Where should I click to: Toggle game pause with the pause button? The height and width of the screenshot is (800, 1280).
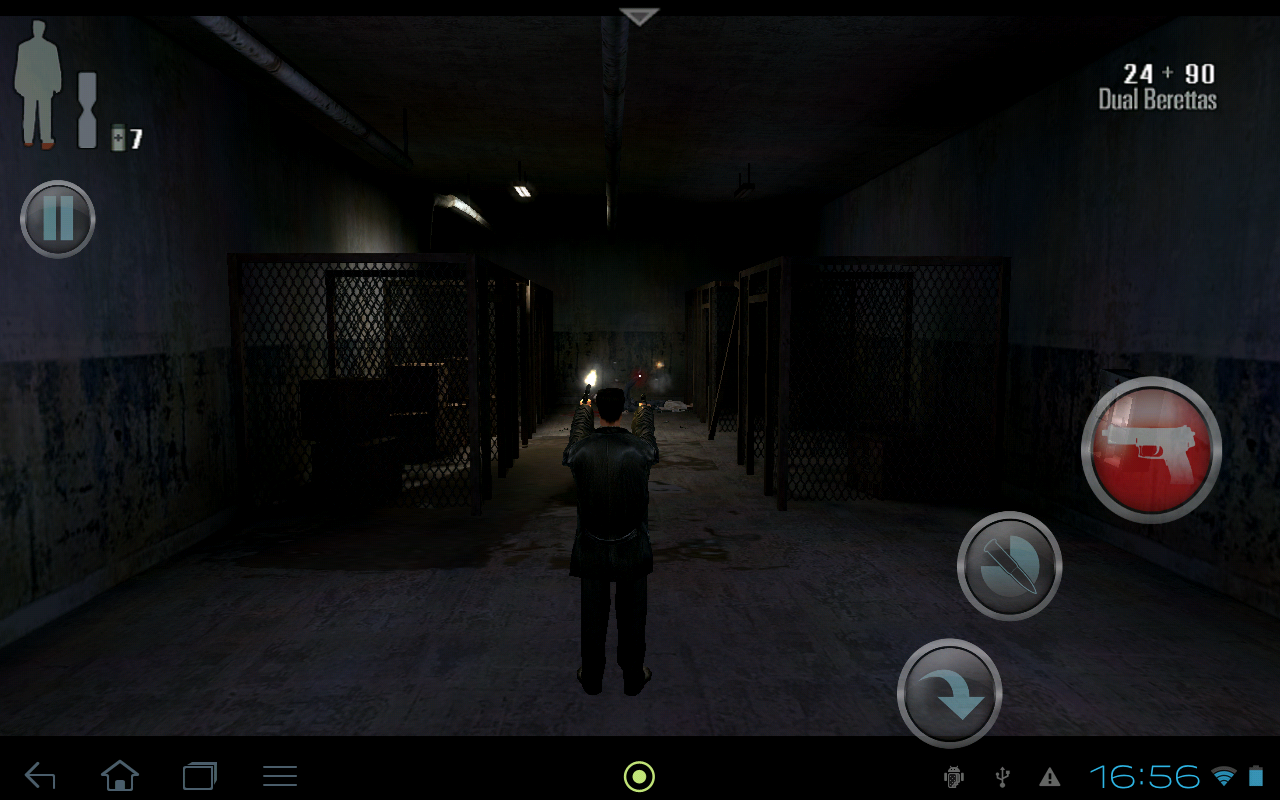[x=57, y=220]
